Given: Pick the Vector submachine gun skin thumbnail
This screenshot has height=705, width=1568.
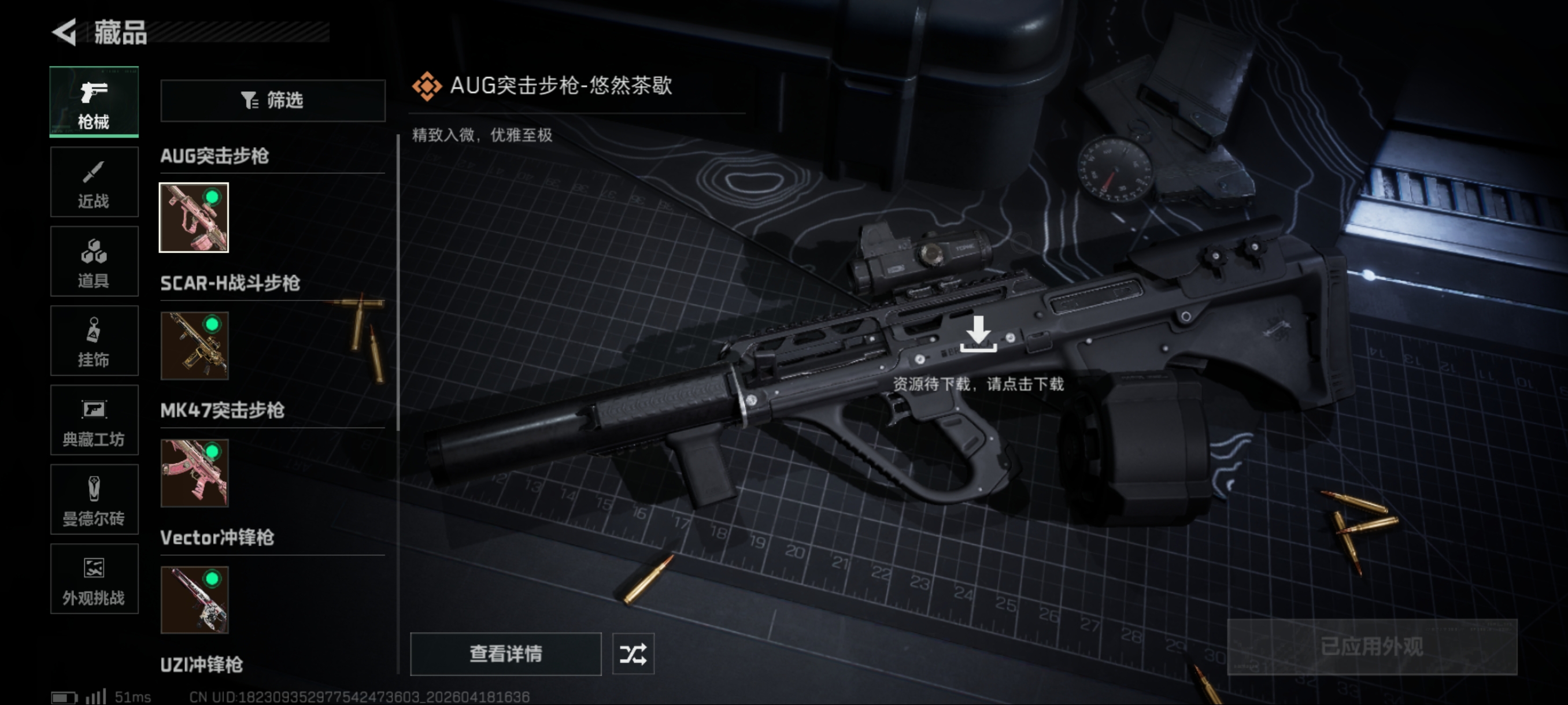Looking at the screenshot, I should coord(194,600).
